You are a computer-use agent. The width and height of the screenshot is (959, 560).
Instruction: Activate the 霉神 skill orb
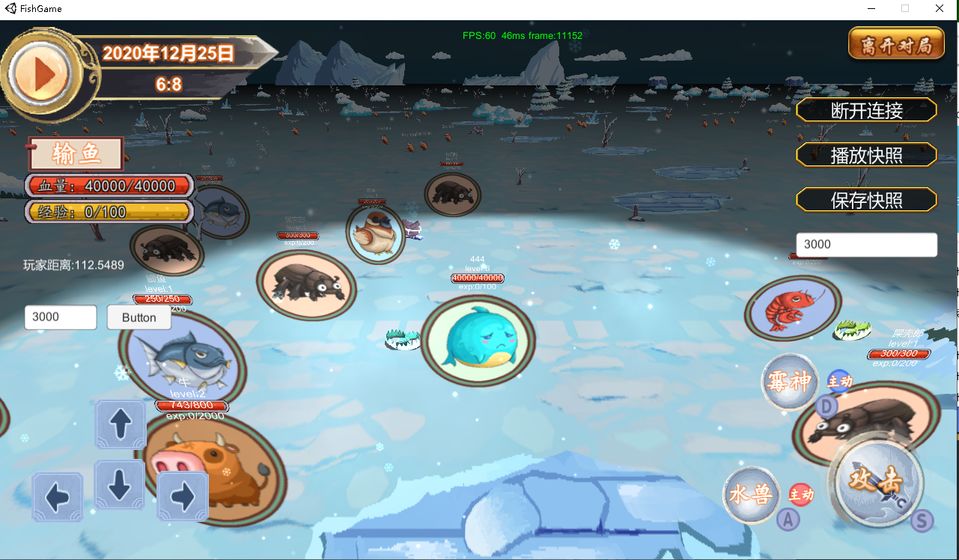click(x=789, y=381)
